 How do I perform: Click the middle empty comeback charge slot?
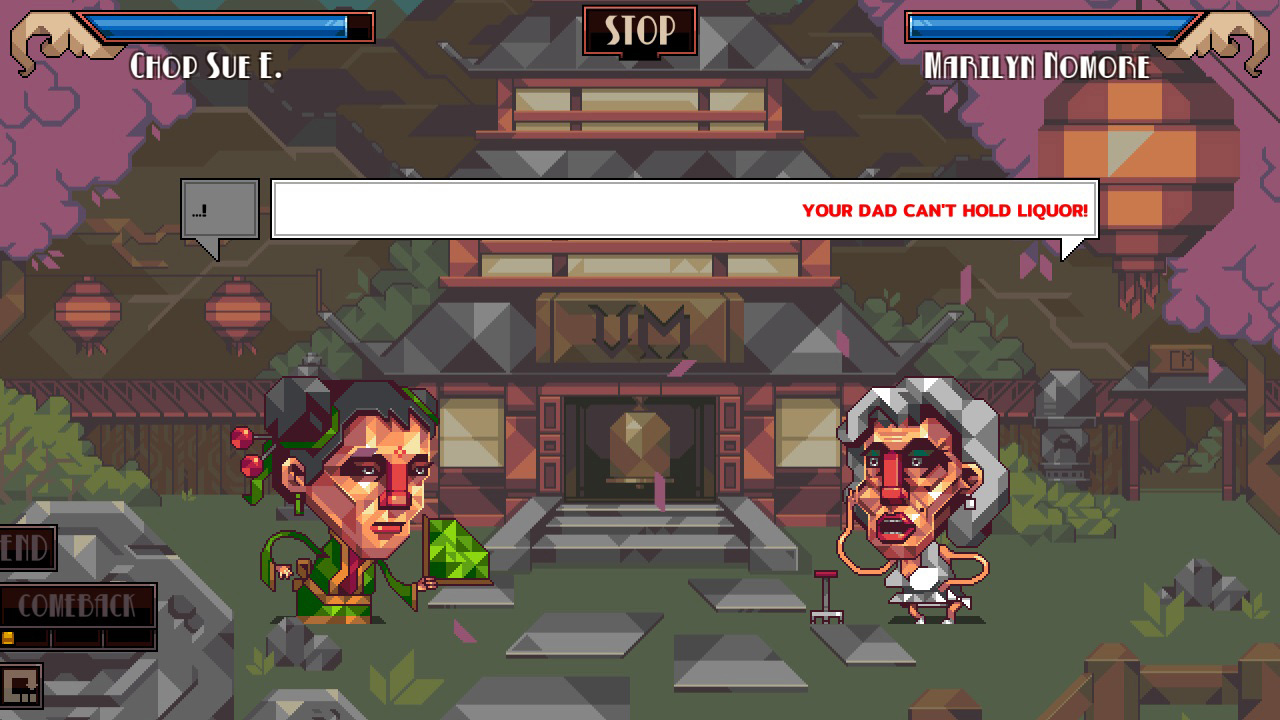tap(76, 638)
